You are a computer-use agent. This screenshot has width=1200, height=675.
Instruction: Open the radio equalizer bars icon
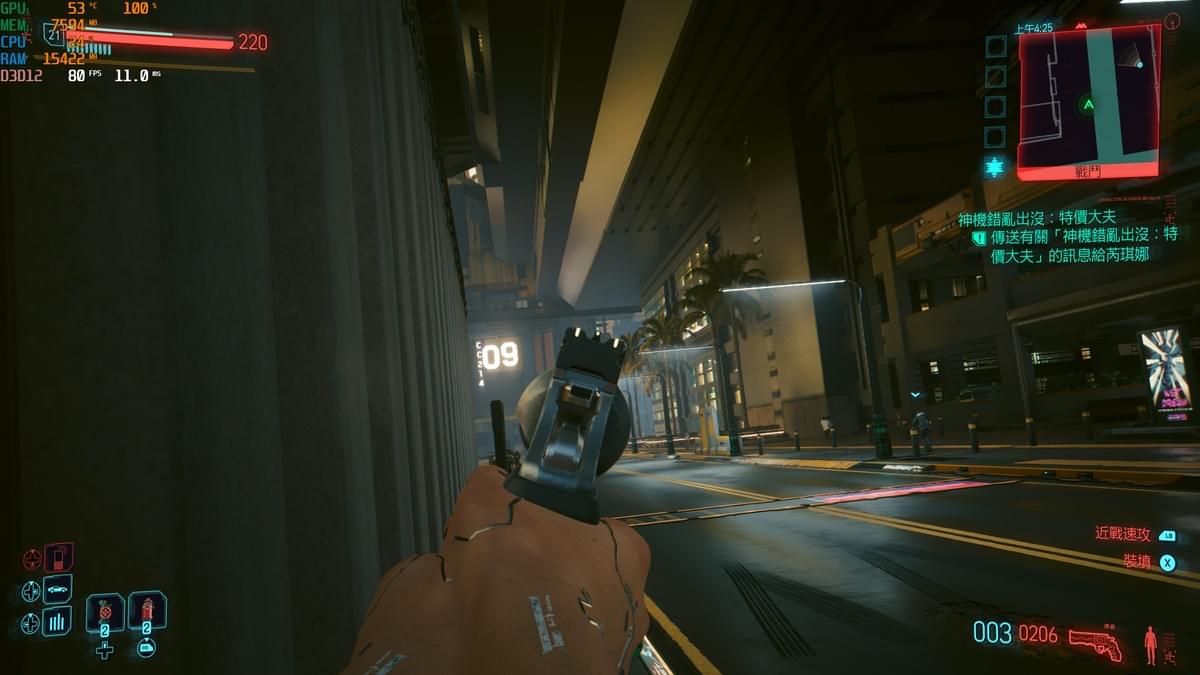(57, 621)
